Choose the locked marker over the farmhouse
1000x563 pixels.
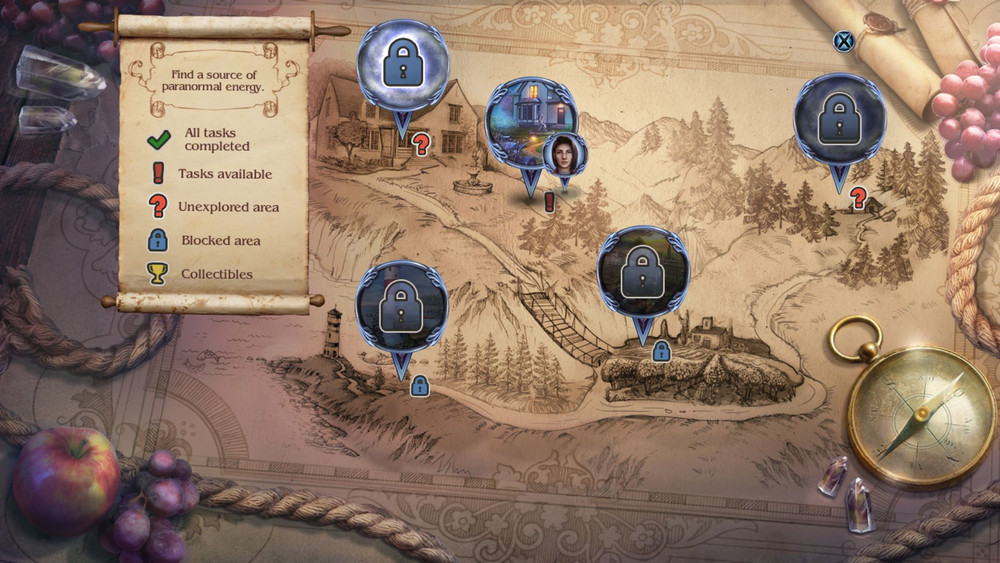point(642,270)
